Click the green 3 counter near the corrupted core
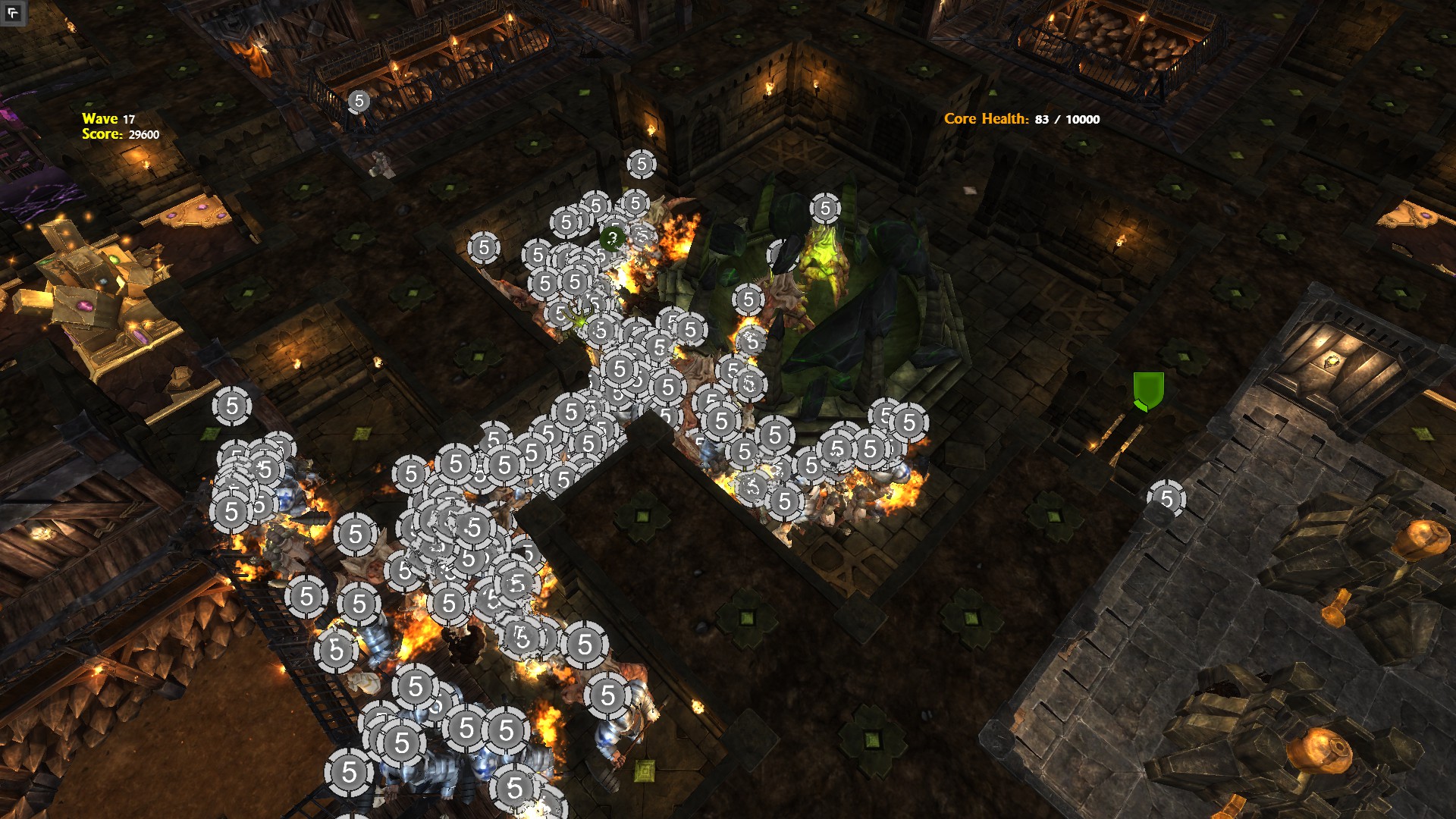Viewport: 1456px width, 819px height. (x=611, y=239)
